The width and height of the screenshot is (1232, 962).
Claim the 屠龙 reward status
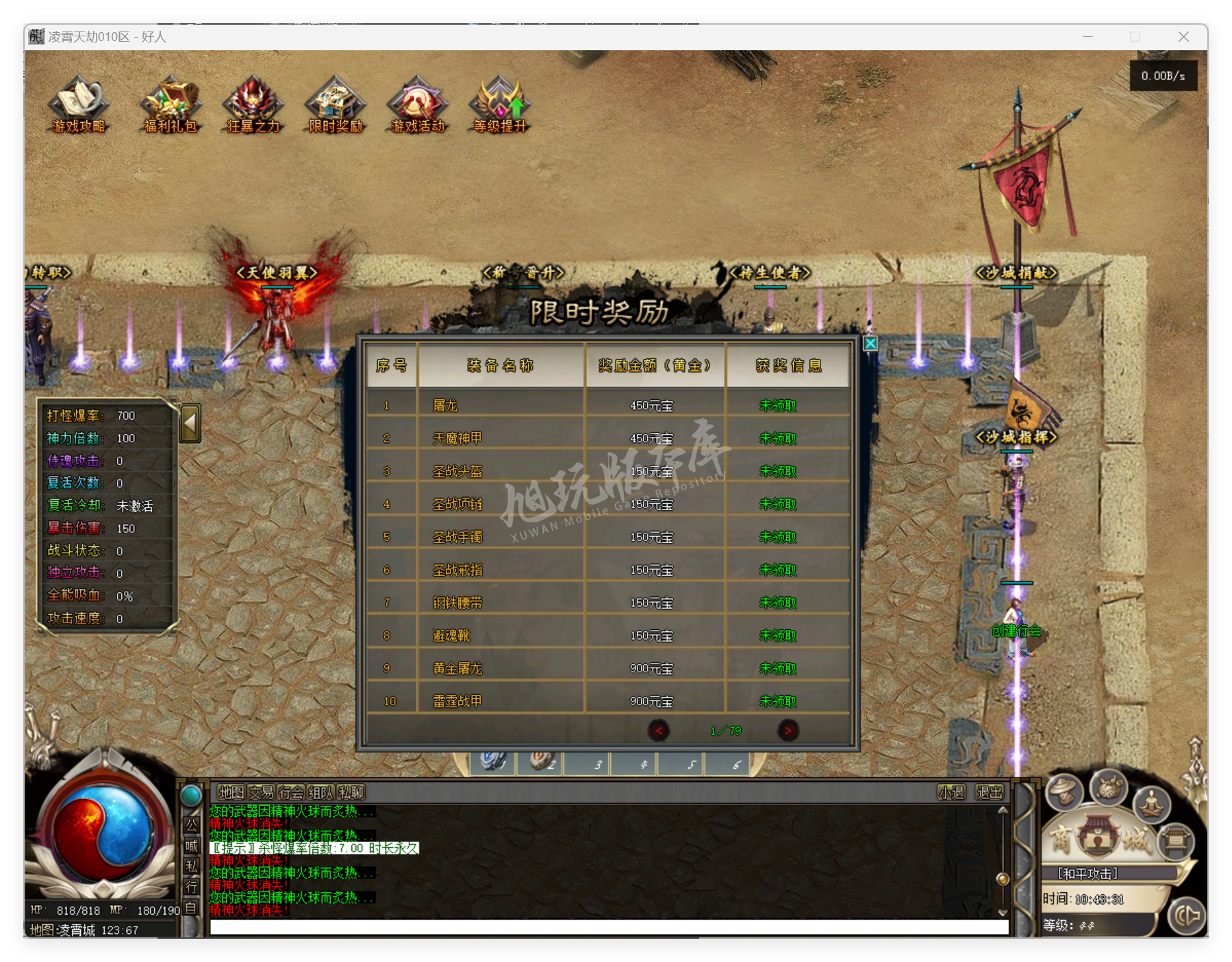[x=778, y=406]
